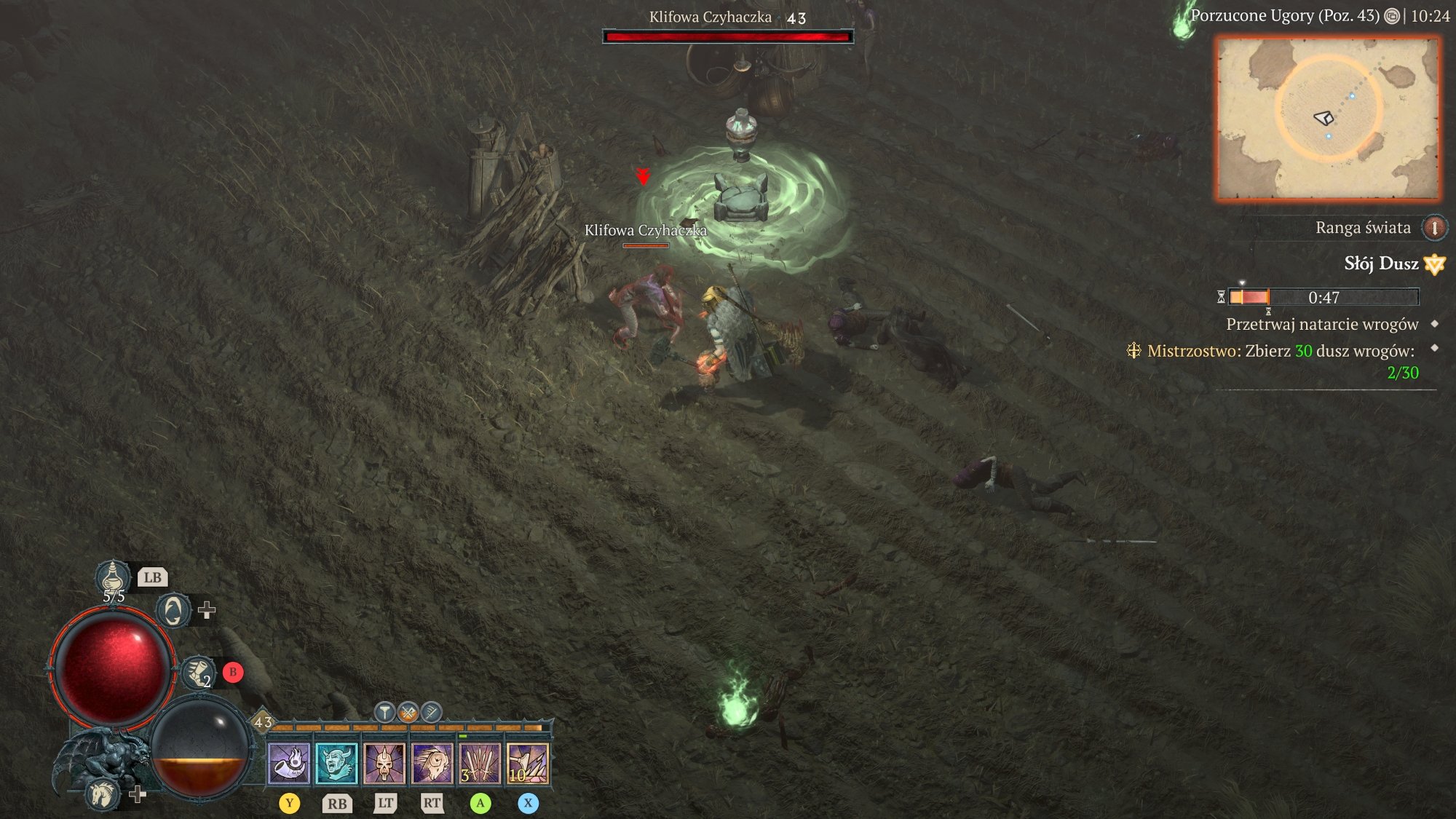Click the emote wheel icon with plus
Screen dimensions: 1456x819
click(x=174, y=610)
